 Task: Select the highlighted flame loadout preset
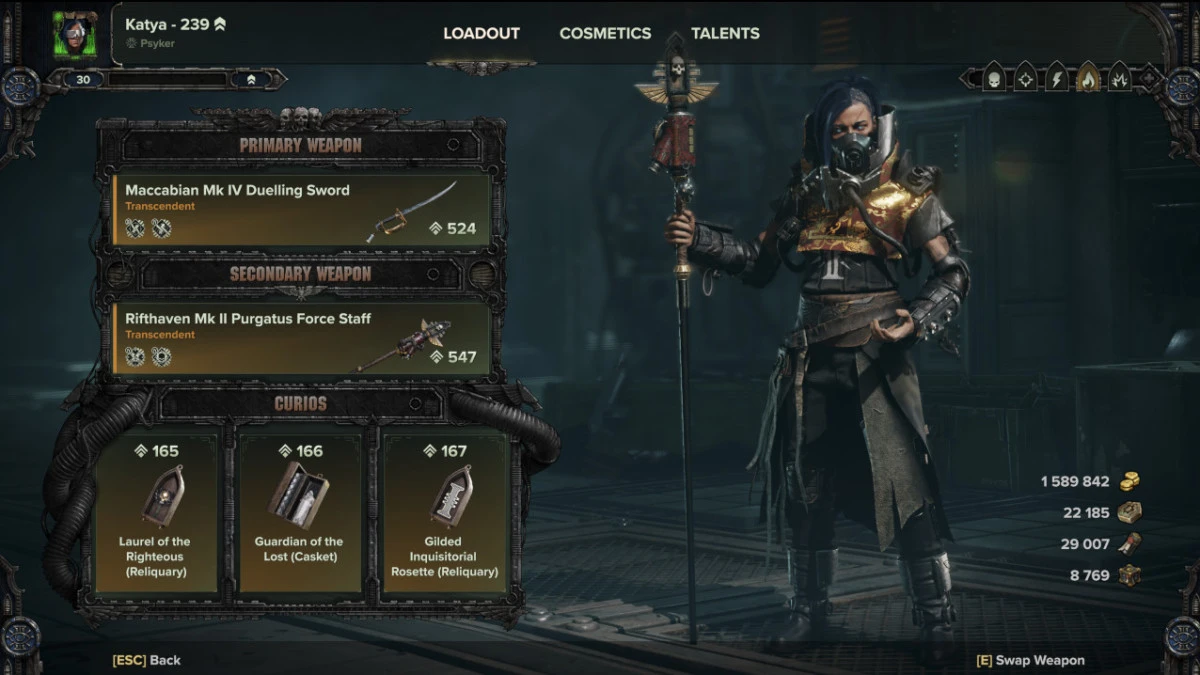pos(1087,78)
